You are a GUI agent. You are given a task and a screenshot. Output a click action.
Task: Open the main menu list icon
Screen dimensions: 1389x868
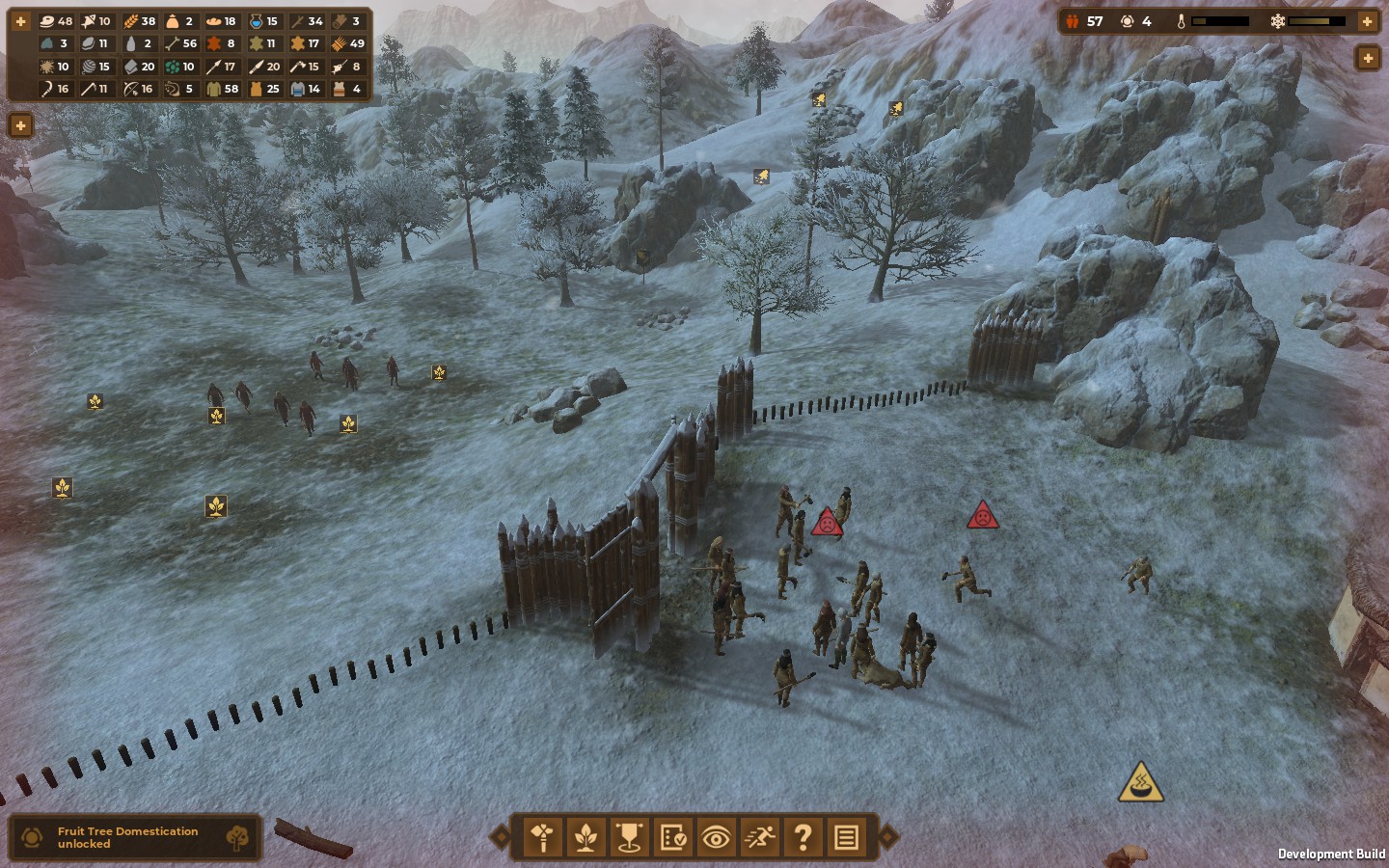(x=846, y=837)
